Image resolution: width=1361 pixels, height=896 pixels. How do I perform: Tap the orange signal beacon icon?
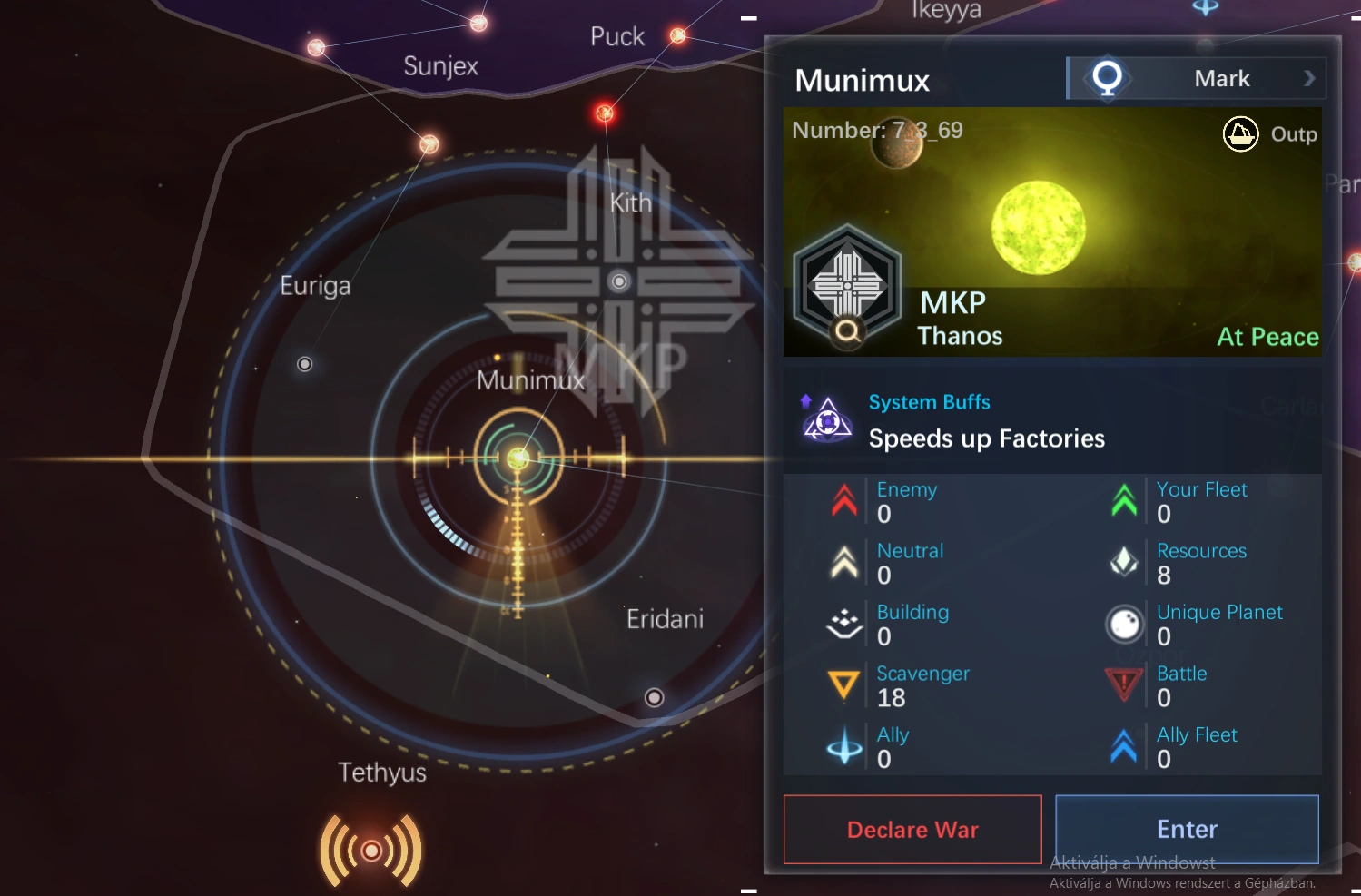click(x=370, y=851)
